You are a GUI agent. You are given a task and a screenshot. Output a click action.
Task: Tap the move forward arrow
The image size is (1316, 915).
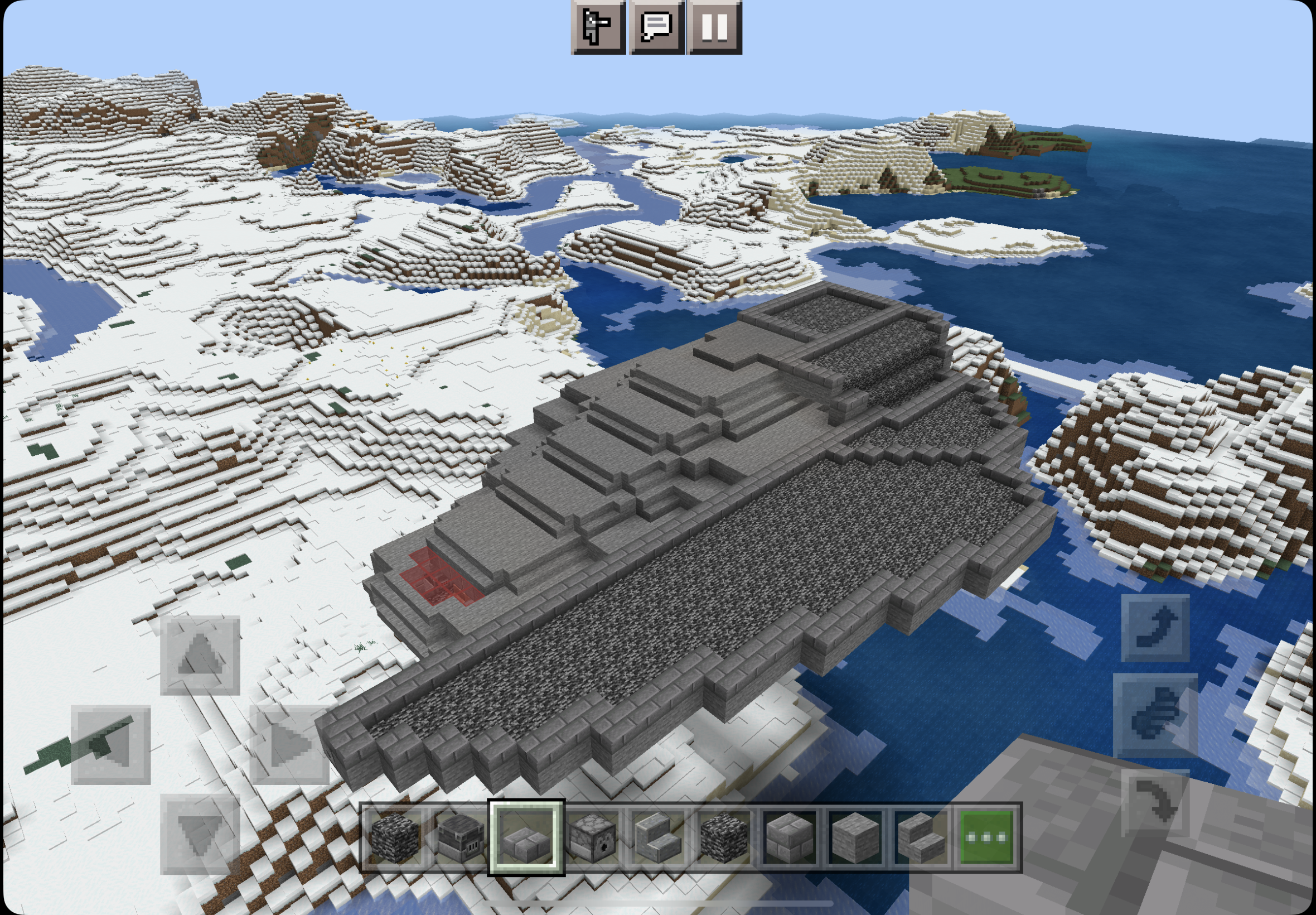pyautogui.click(x=200, y=654)
